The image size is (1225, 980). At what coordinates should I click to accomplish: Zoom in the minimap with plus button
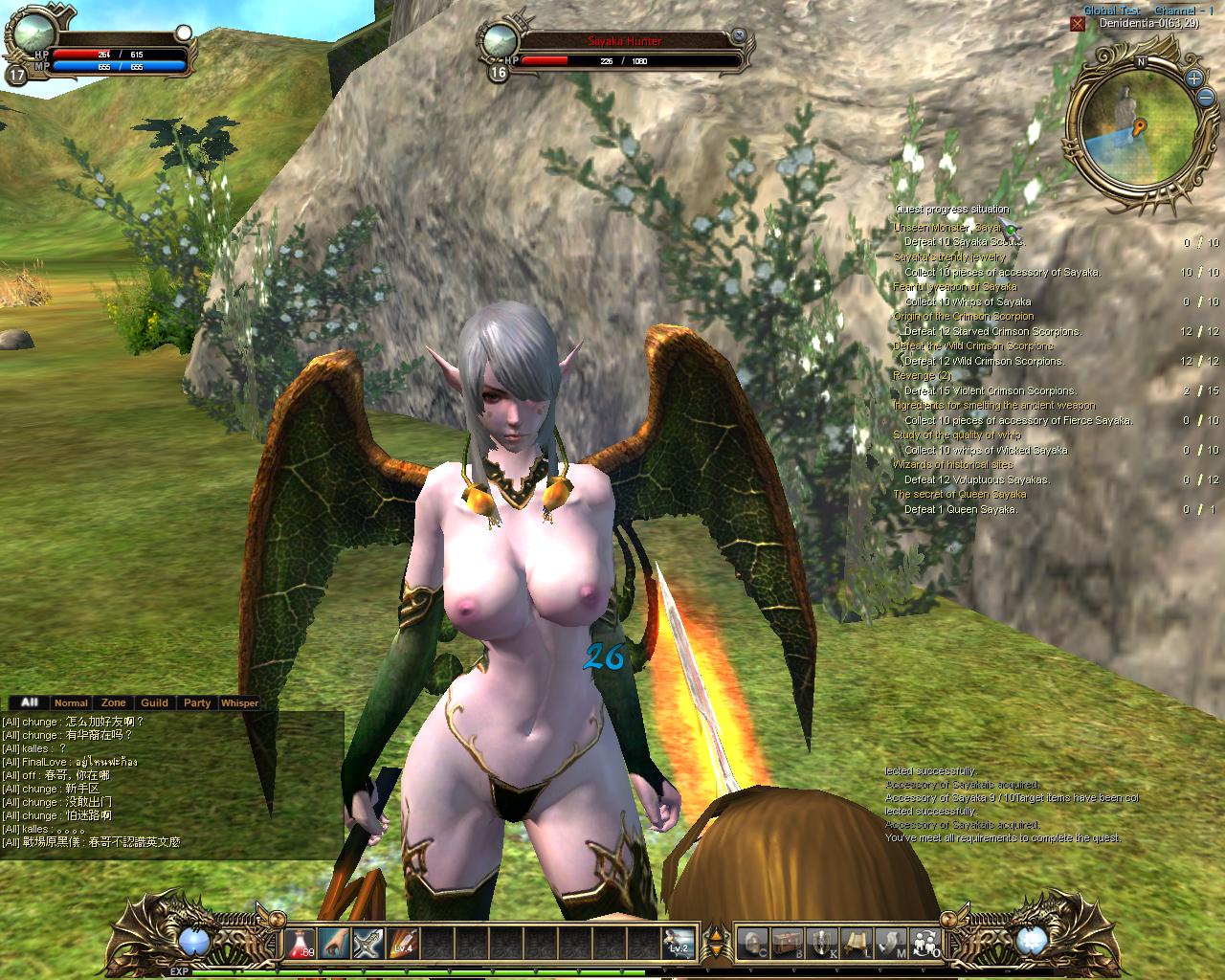pyautogui.click(x=1194, y=78)
